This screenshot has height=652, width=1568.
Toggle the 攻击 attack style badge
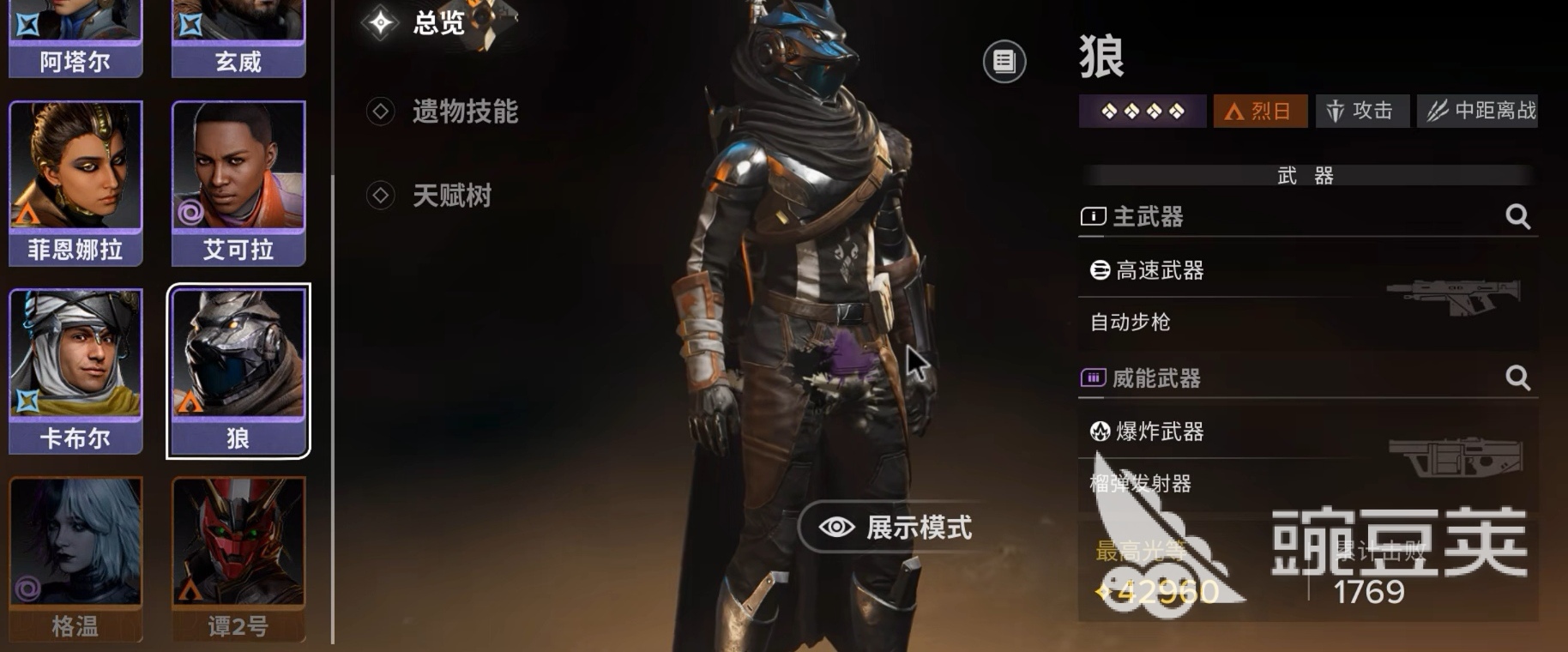coord(1362,110)
